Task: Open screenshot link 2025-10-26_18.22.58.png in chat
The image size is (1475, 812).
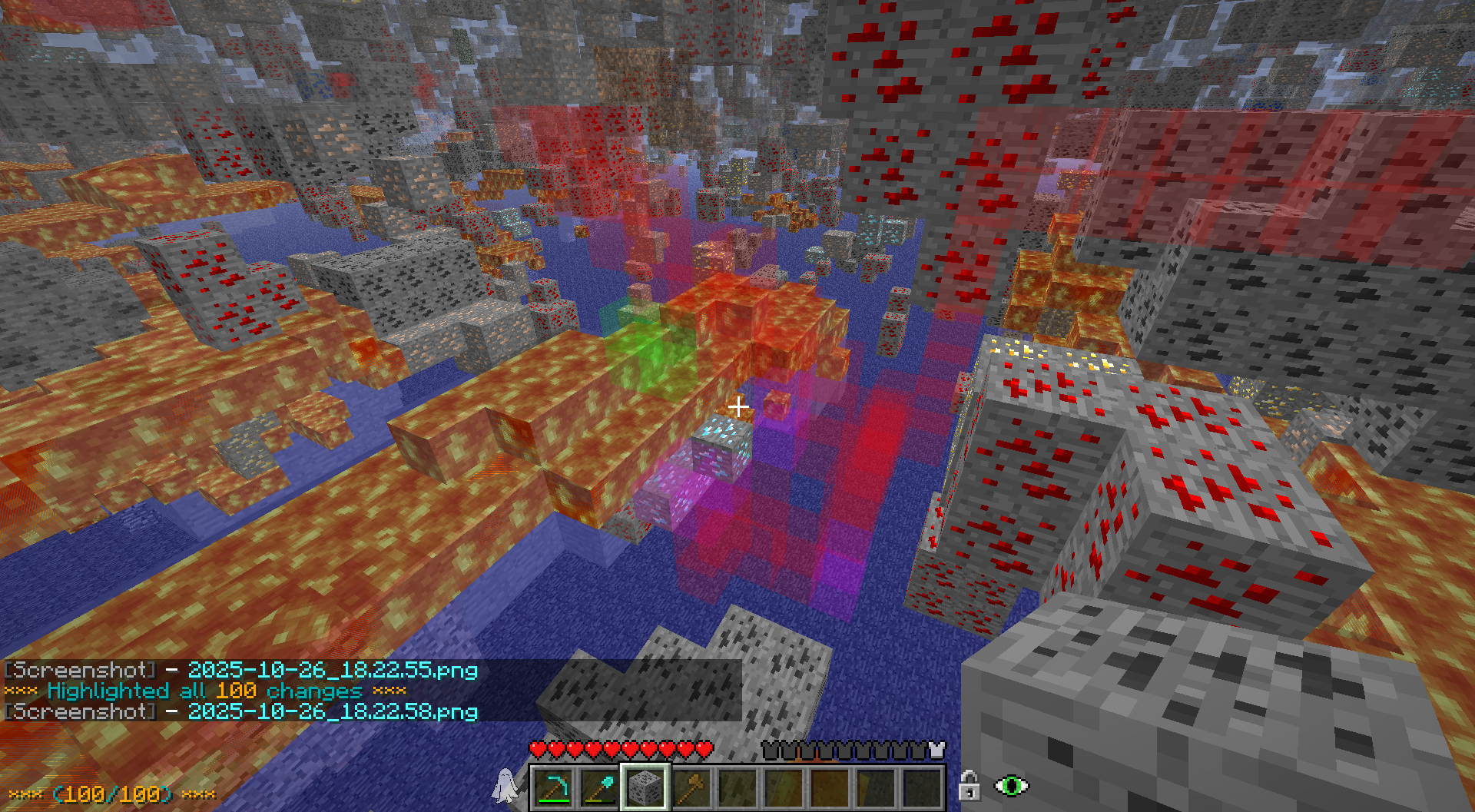Action: (x=333, y=712)
